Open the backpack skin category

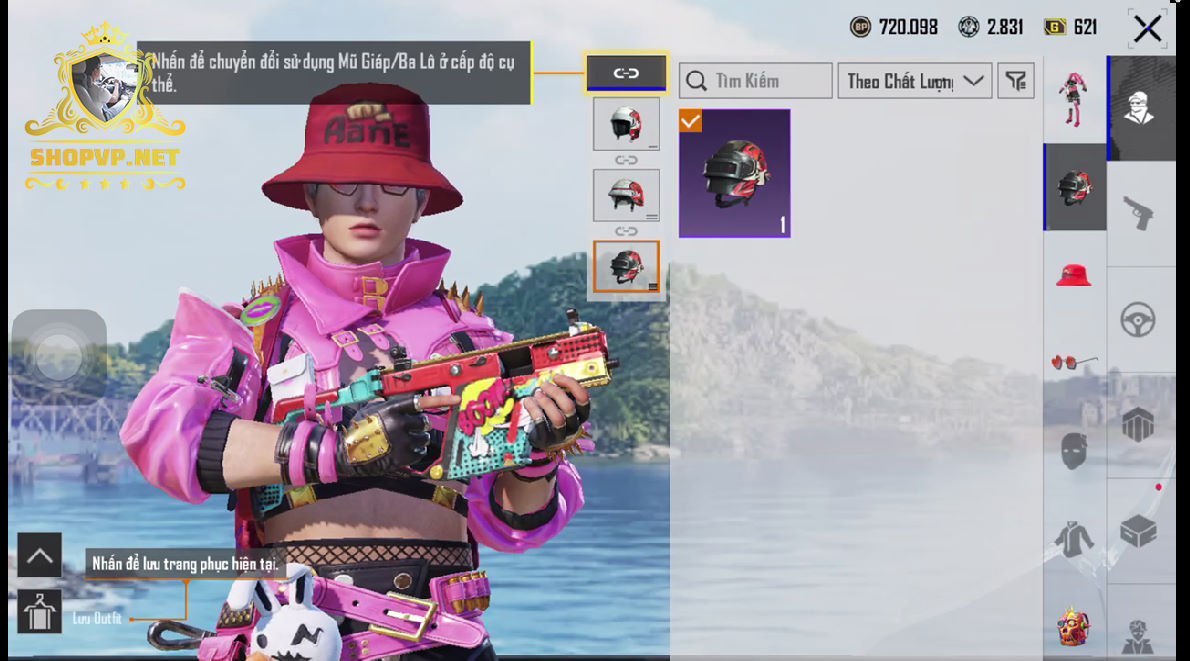coord(1074,626)
